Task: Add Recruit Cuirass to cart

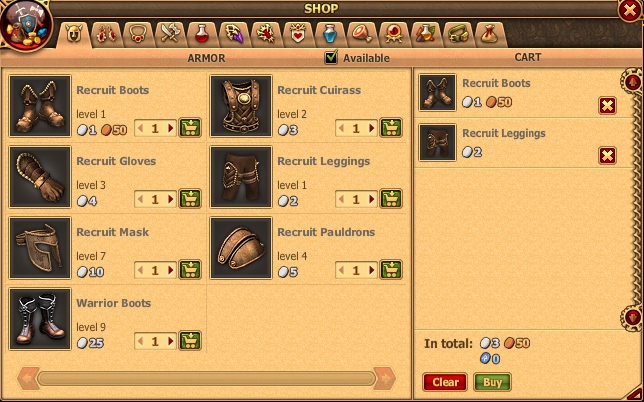Action: [391, 128]
